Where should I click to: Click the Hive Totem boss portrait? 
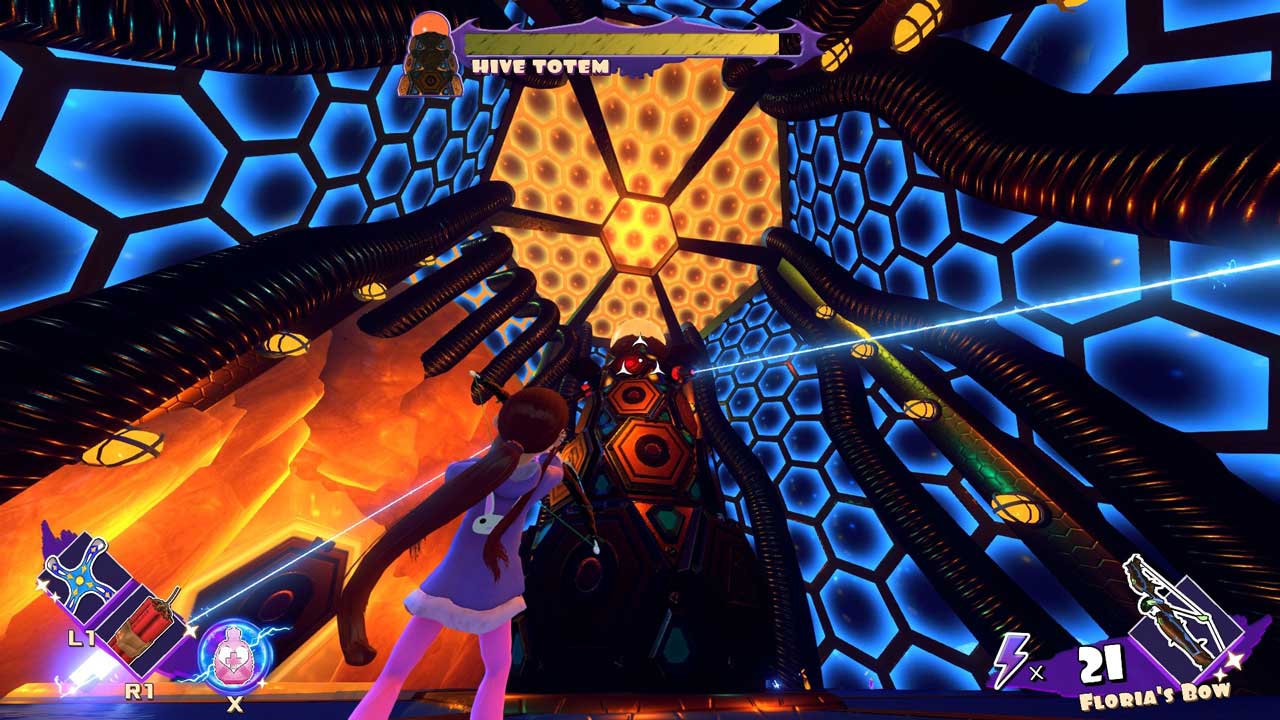[x=430, y=58]
